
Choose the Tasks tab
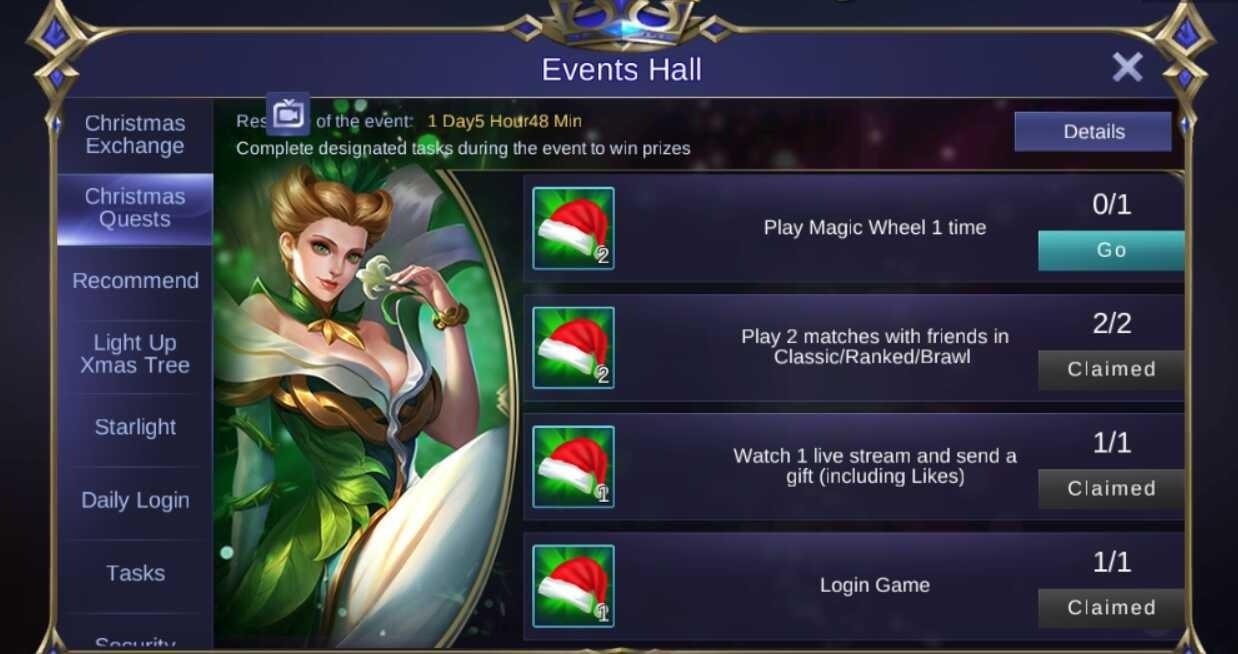pos(135,573)
